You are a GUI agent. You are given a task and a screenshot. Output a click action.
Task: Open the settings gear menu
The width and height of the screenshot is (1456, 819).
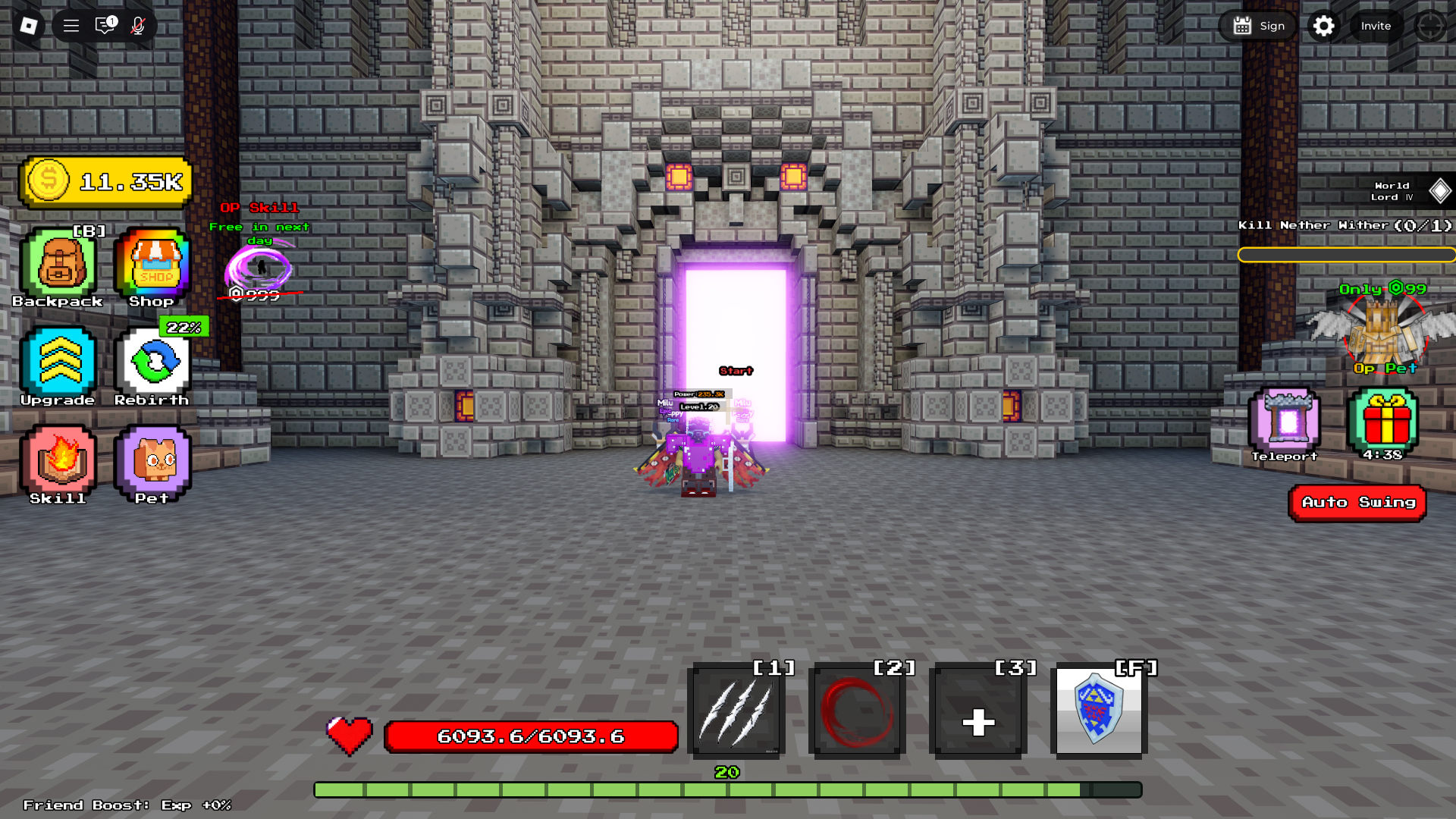point(1324,25)
